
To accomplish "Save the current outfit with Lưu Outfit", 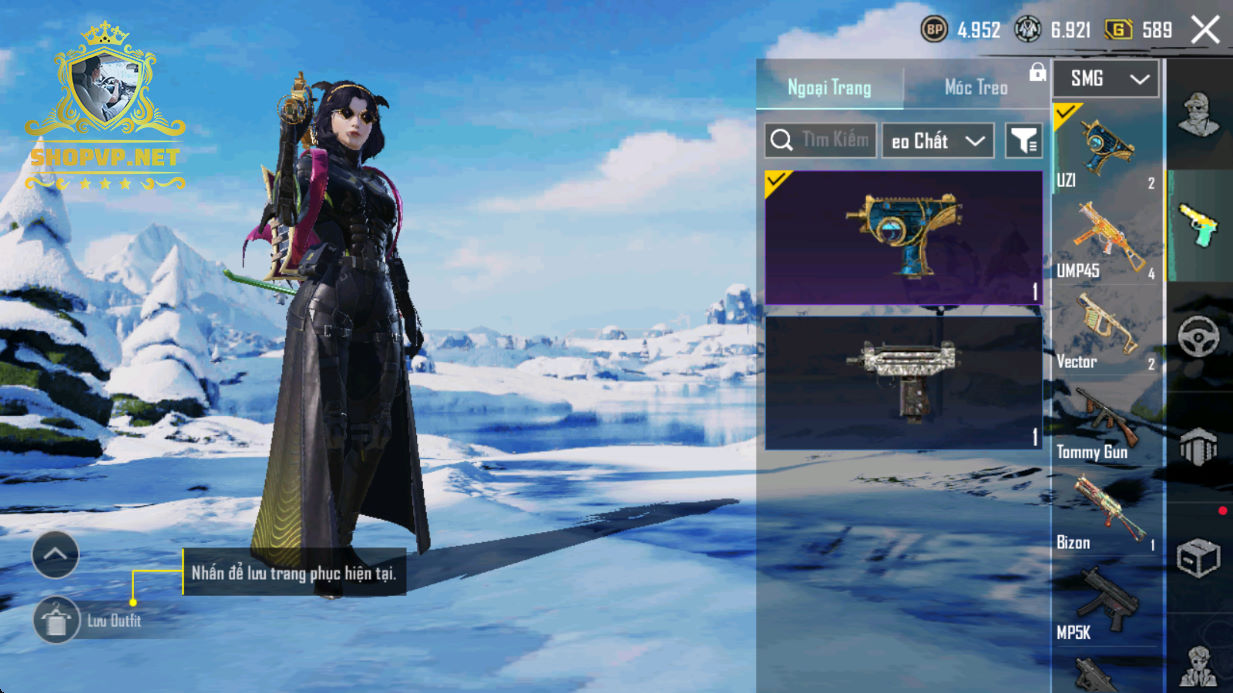I will click(x=57, y=621).
